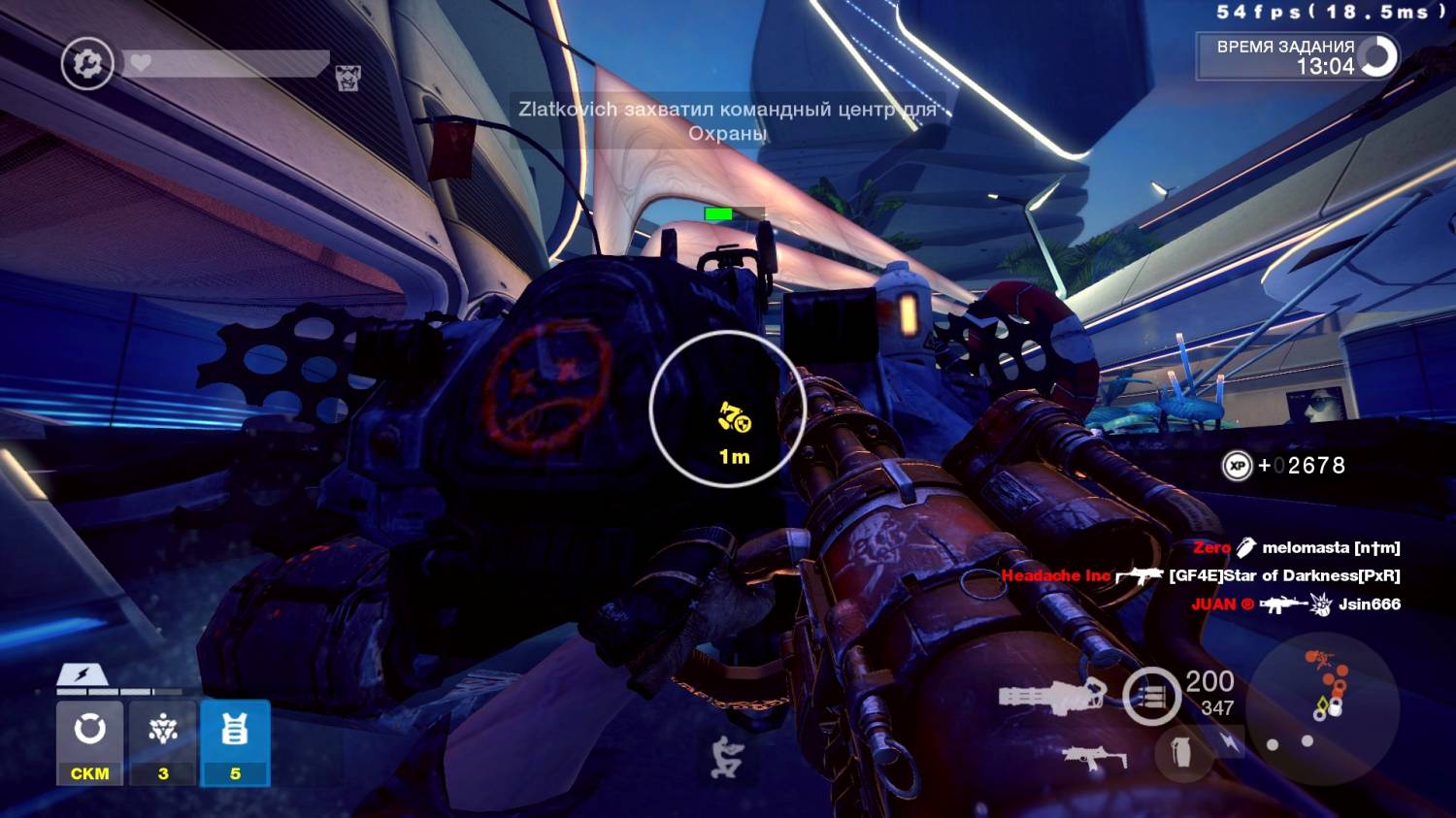Image resolution: width=1456 pixels, height=818 pixels.
Task: Click the JUAN / Jsin666 kill feed entry
Action: pyautogui.click(x=1297, y=604)
